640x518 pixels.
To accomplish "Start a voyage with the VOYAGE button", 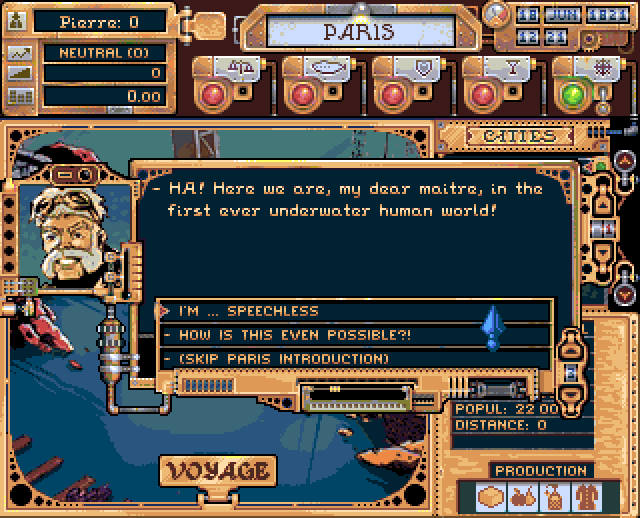I will click(219, 470).
